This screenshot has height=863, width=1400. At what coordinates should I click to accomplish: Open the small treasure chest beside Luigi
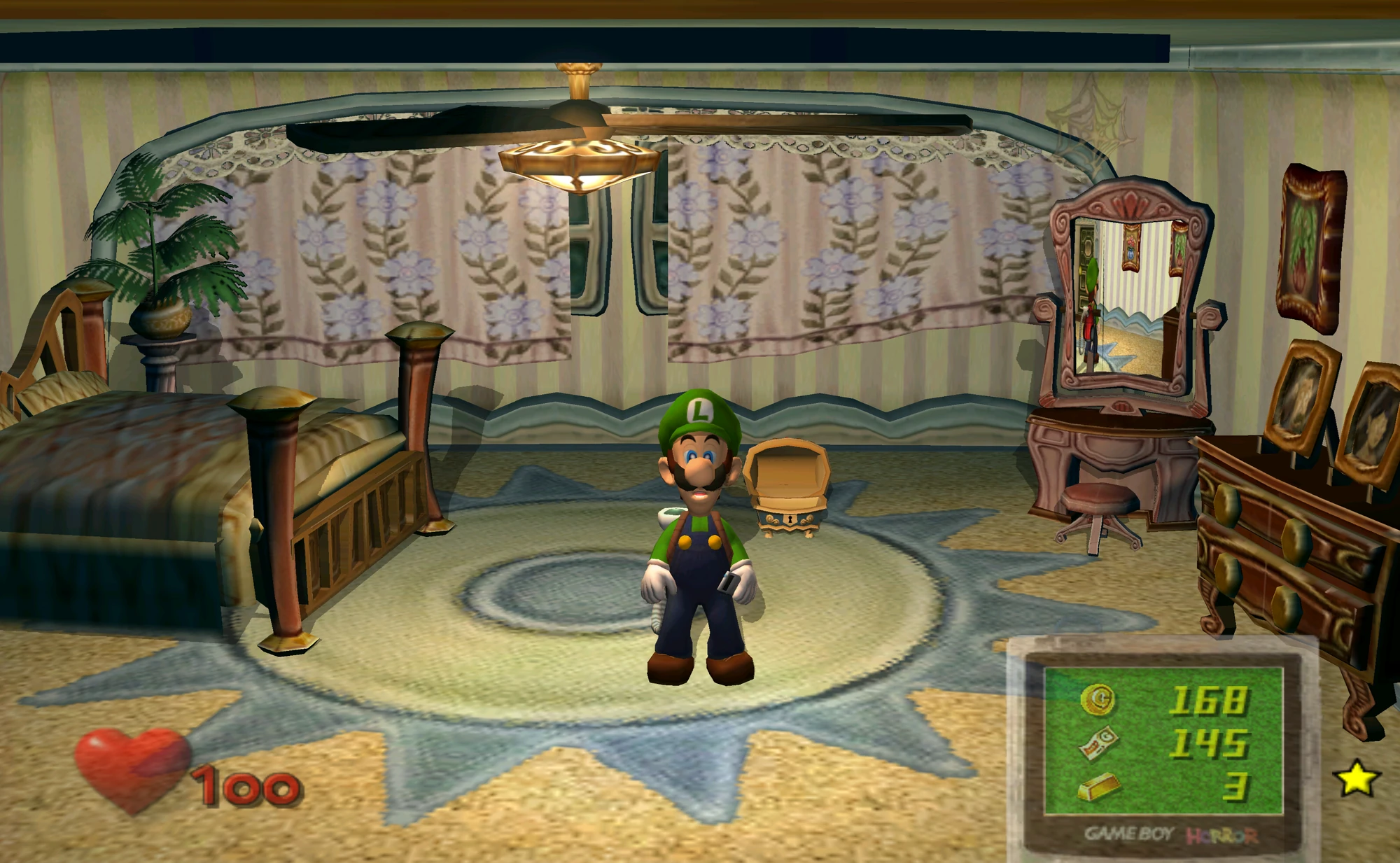pos(785,484)
